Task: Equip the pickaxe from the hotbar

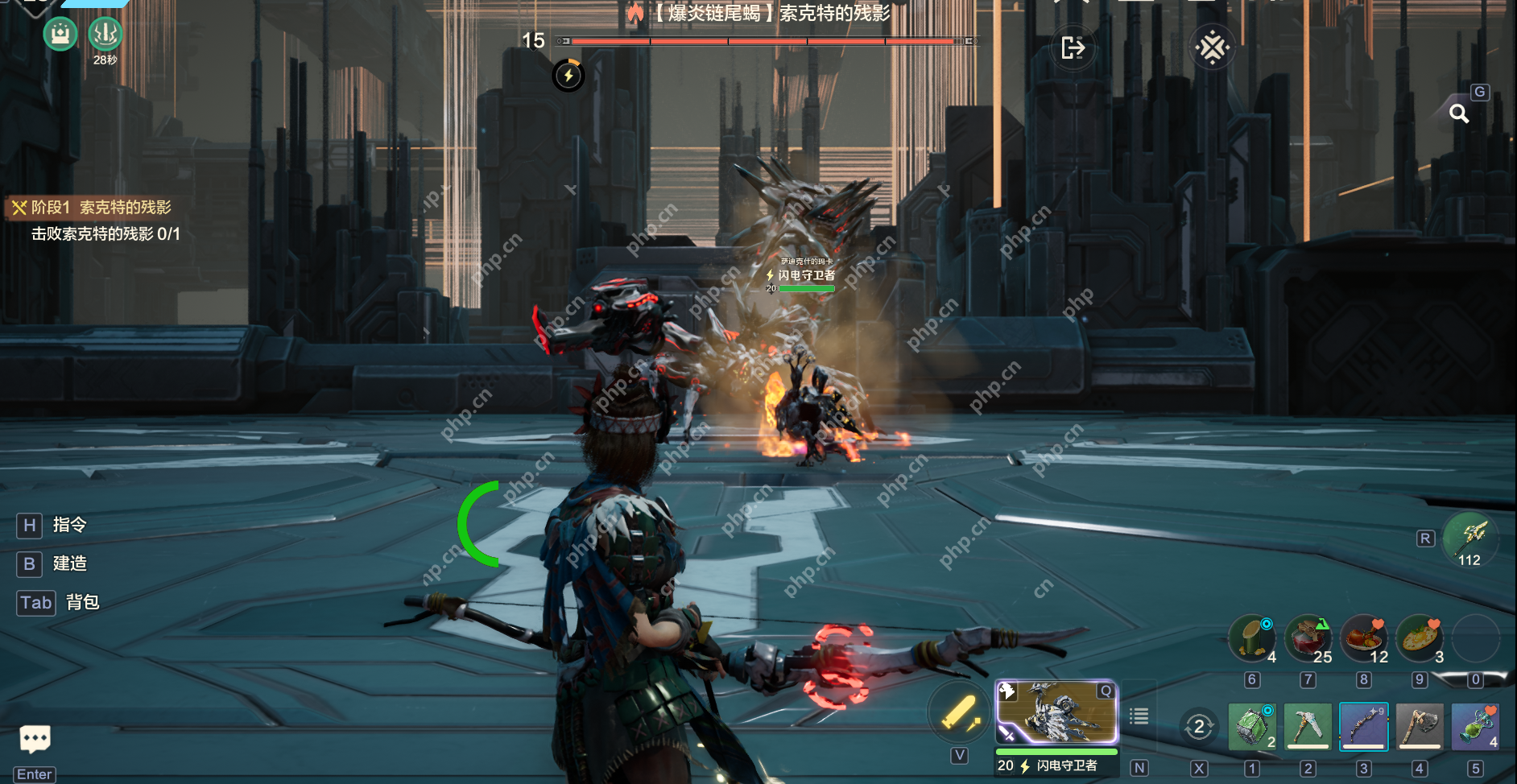Action: point(1308,726)
